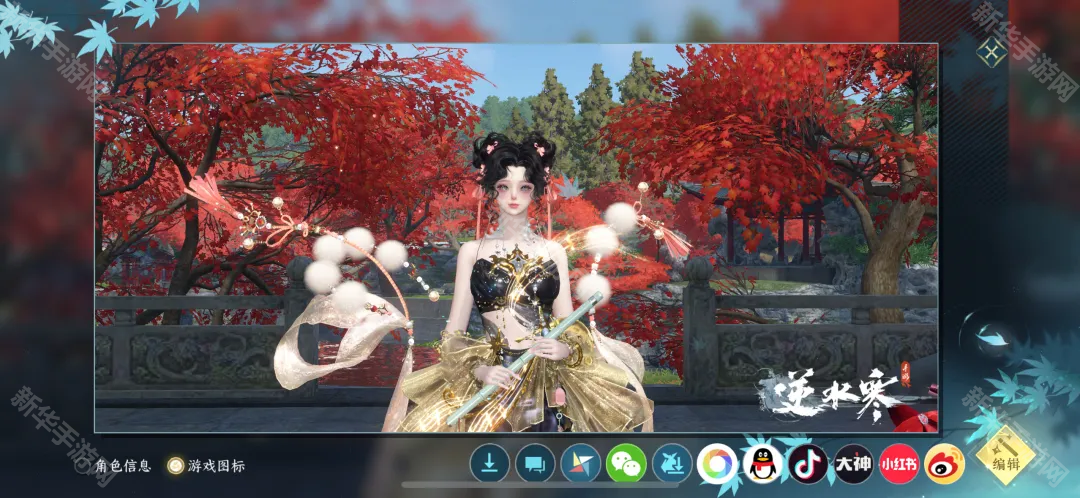Share the screenshot to Douyin
Viewport: 1080px width, 498px height.
click(808, 463)
